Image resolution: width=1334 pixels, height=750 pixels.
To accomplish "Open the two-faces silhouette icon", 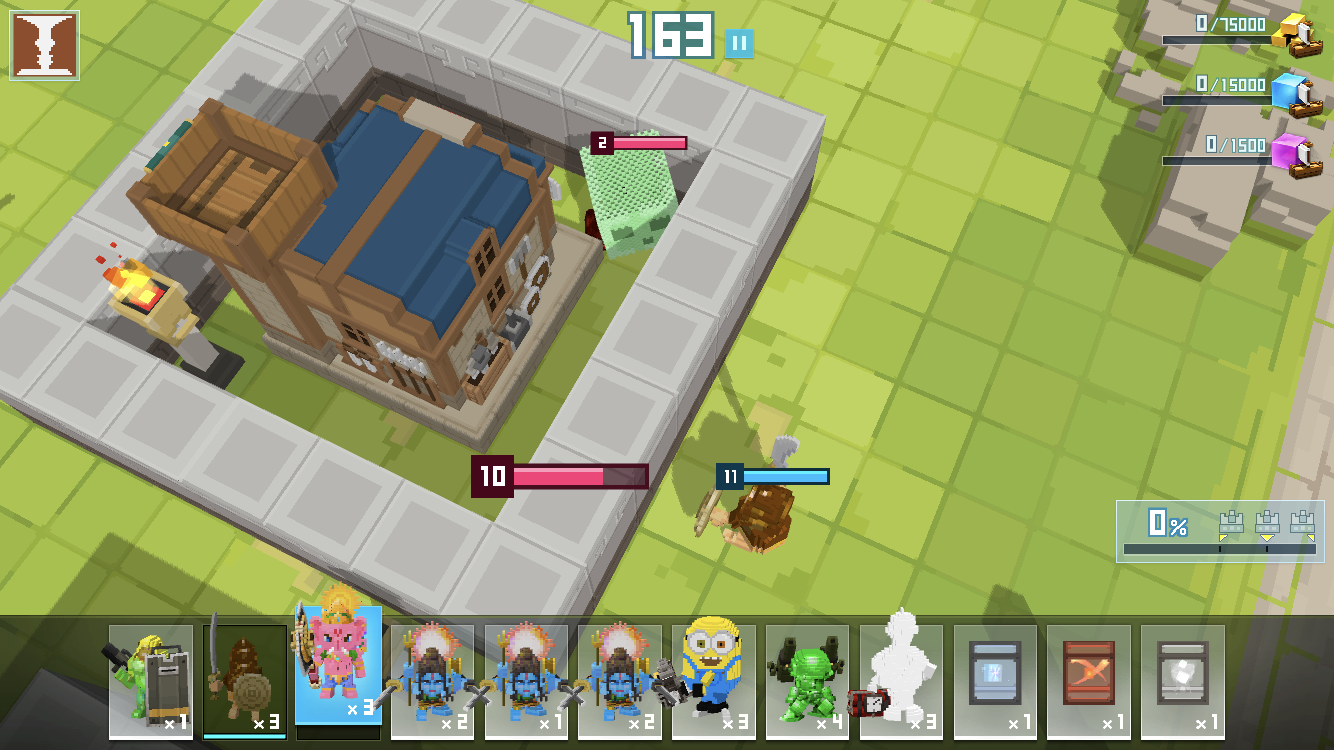I will coord(44,45).
